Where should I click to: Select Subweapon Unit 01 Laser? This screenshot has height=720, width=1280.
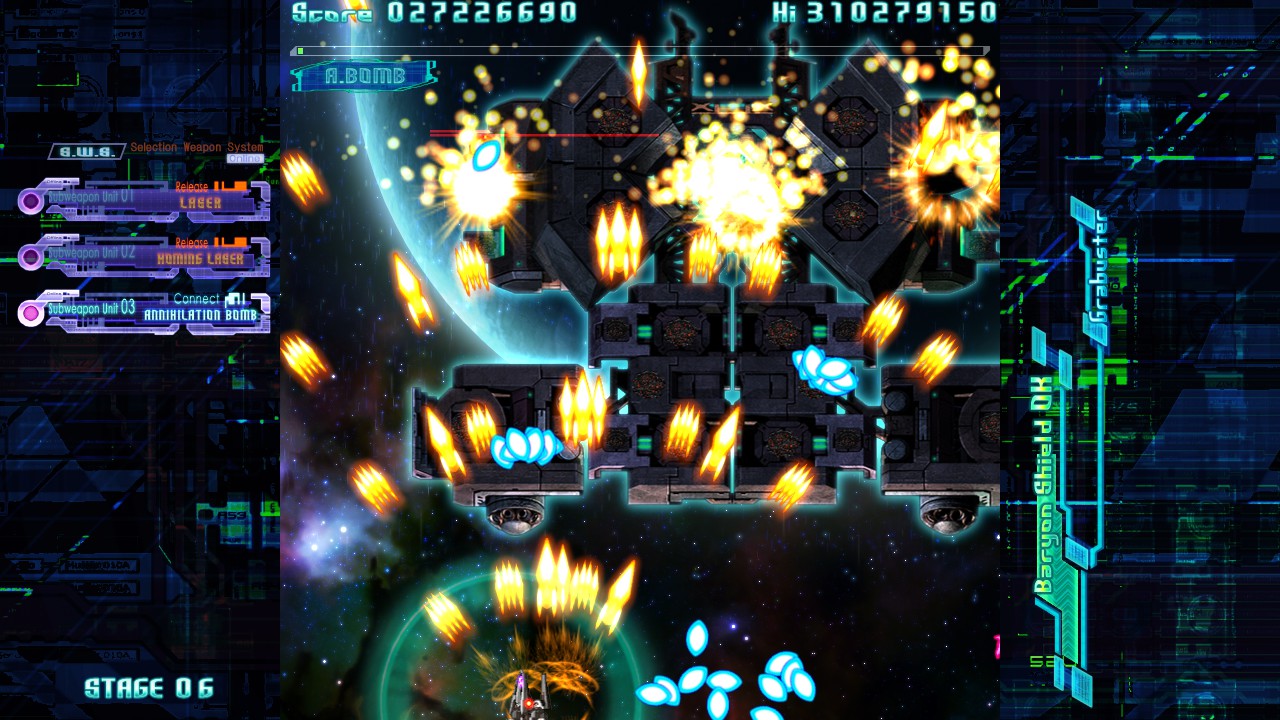pos(145,200)
